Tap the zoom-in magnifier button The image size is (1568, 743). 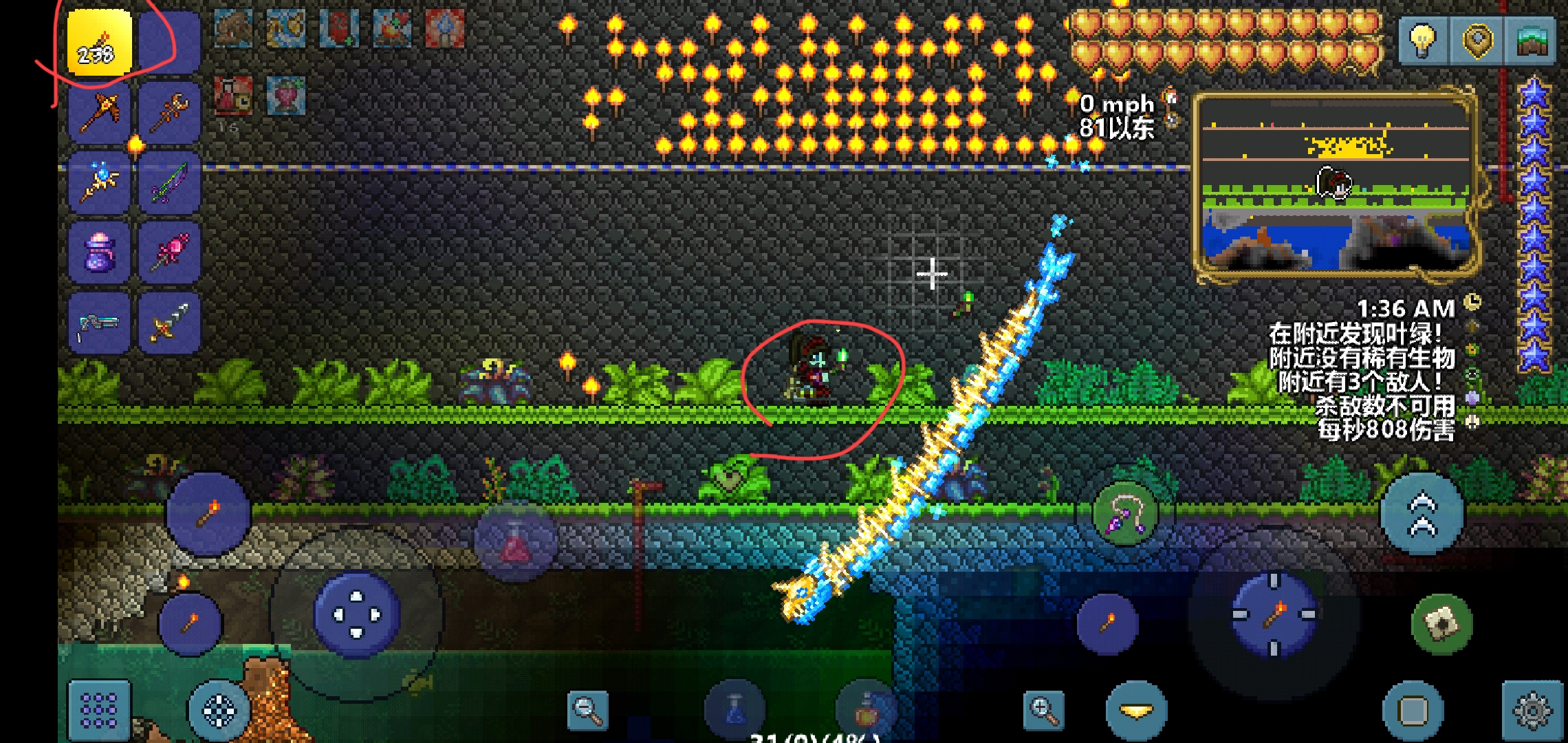(1043, 710)
